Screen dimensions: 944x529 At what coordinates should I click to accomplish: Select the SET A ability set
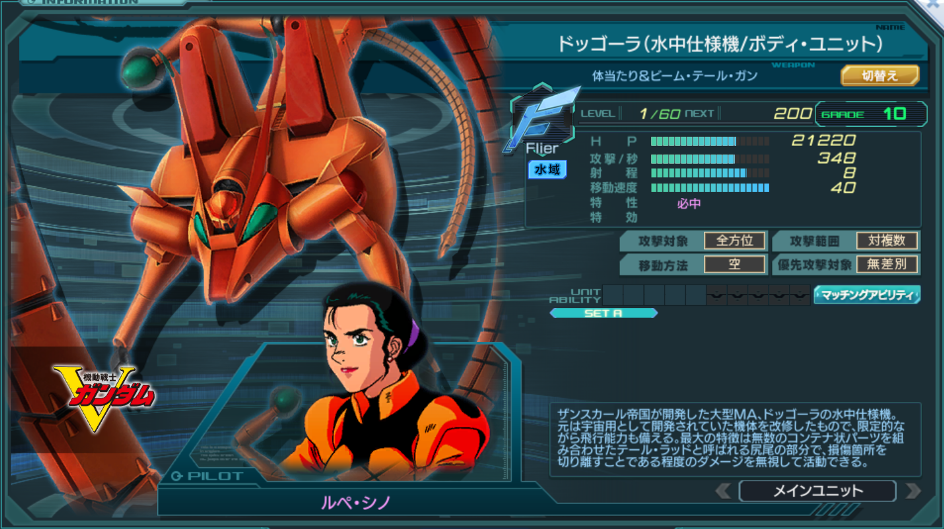coord(603,313)
